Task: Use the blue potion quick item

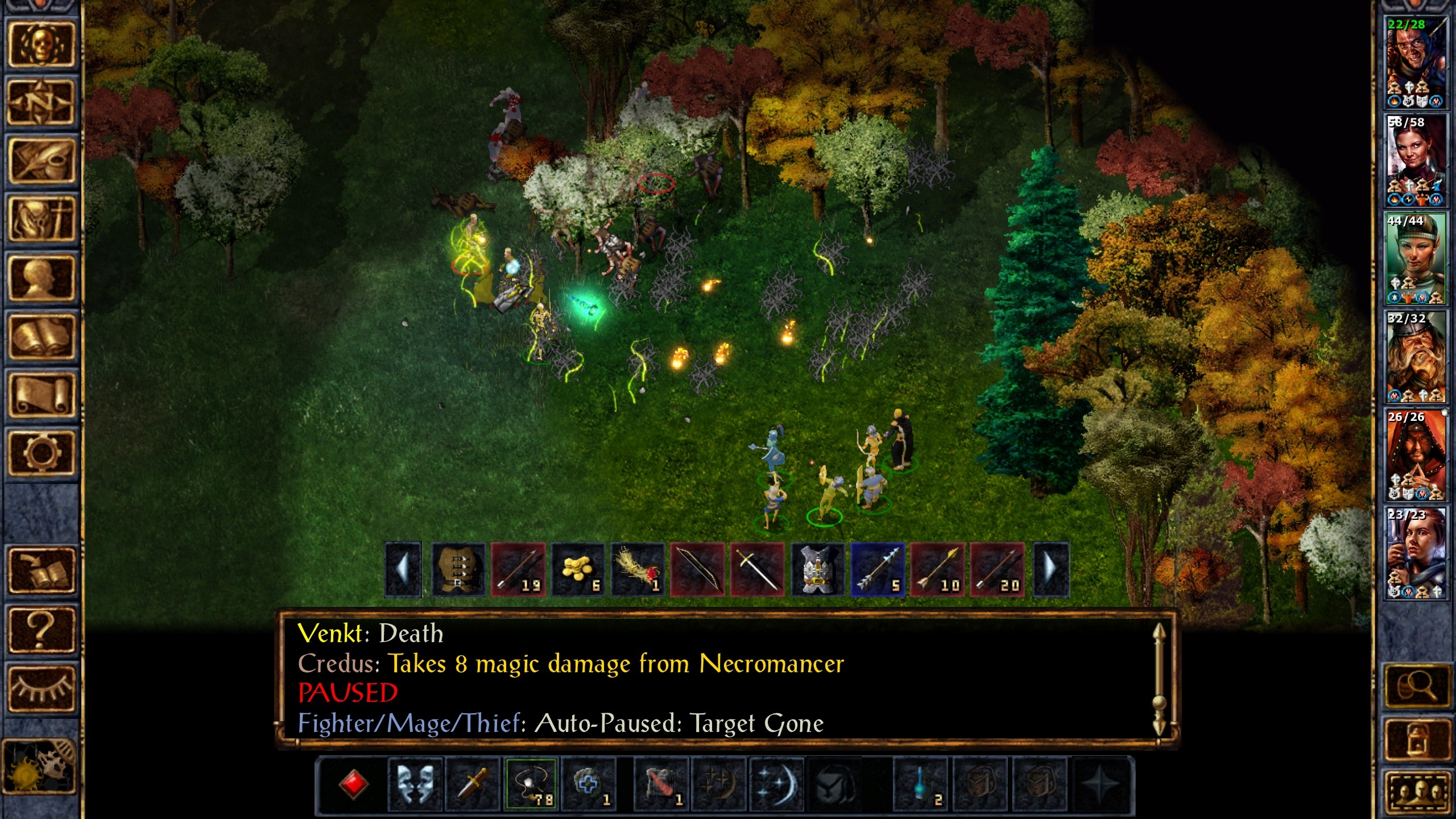Action: click(920, 784)
